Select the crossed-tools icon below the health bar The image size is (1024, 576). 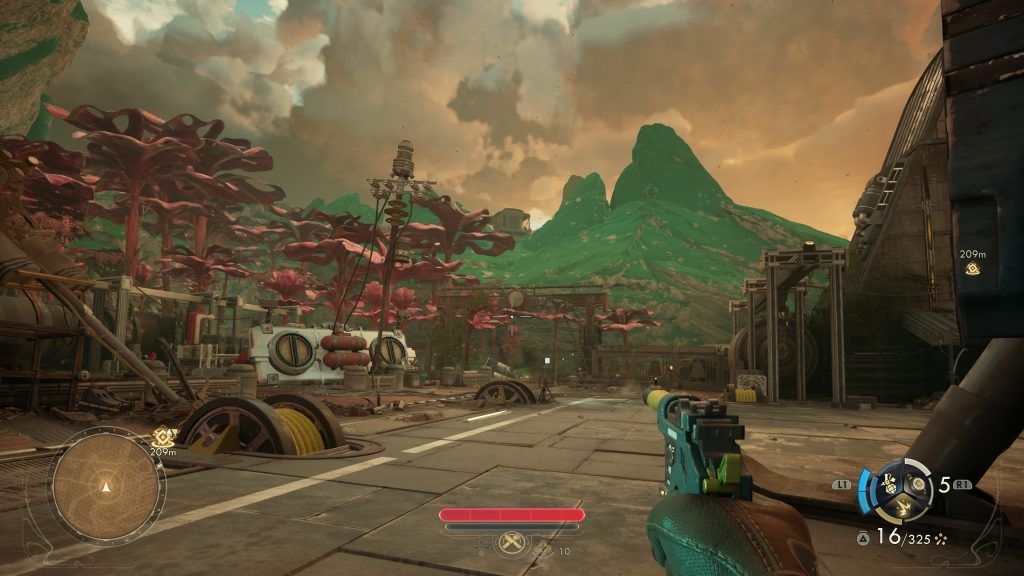tap(512, 541)
